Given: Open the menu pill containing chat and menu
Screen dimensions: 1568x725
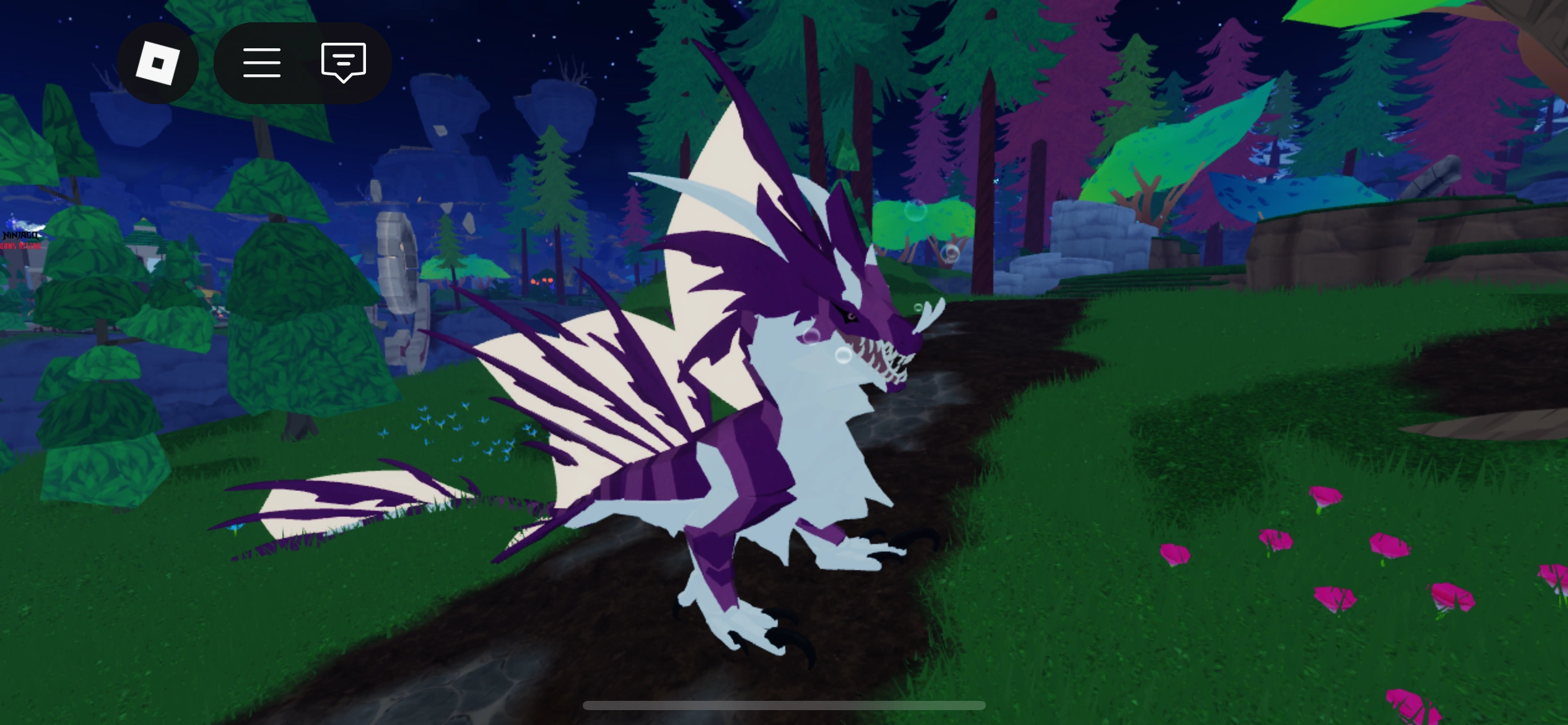Looking at the screenshot, I should pos(302,63).
